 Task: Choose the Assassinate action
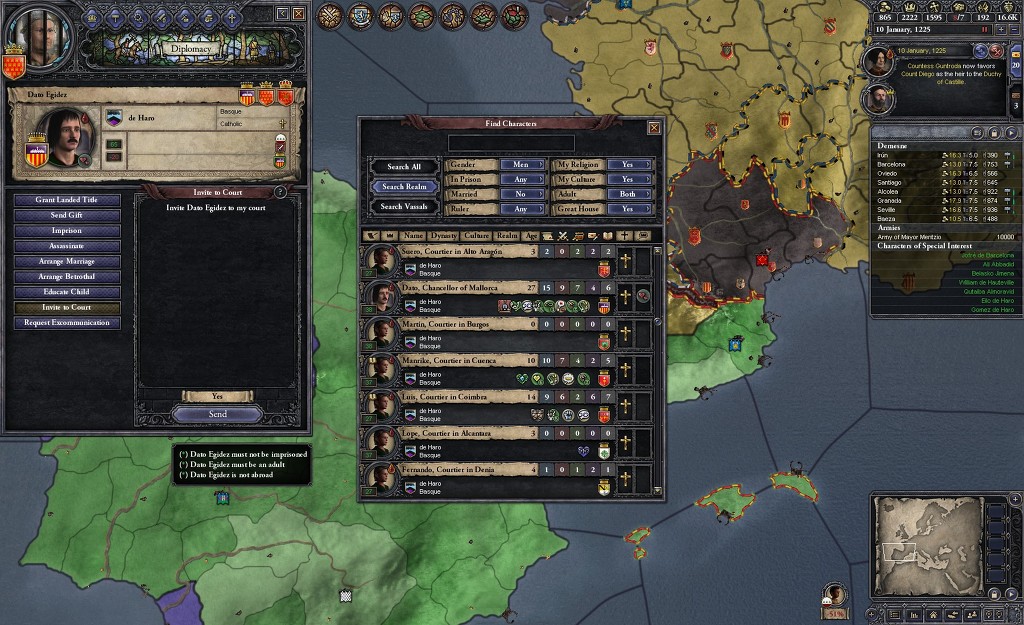point(67,246)
